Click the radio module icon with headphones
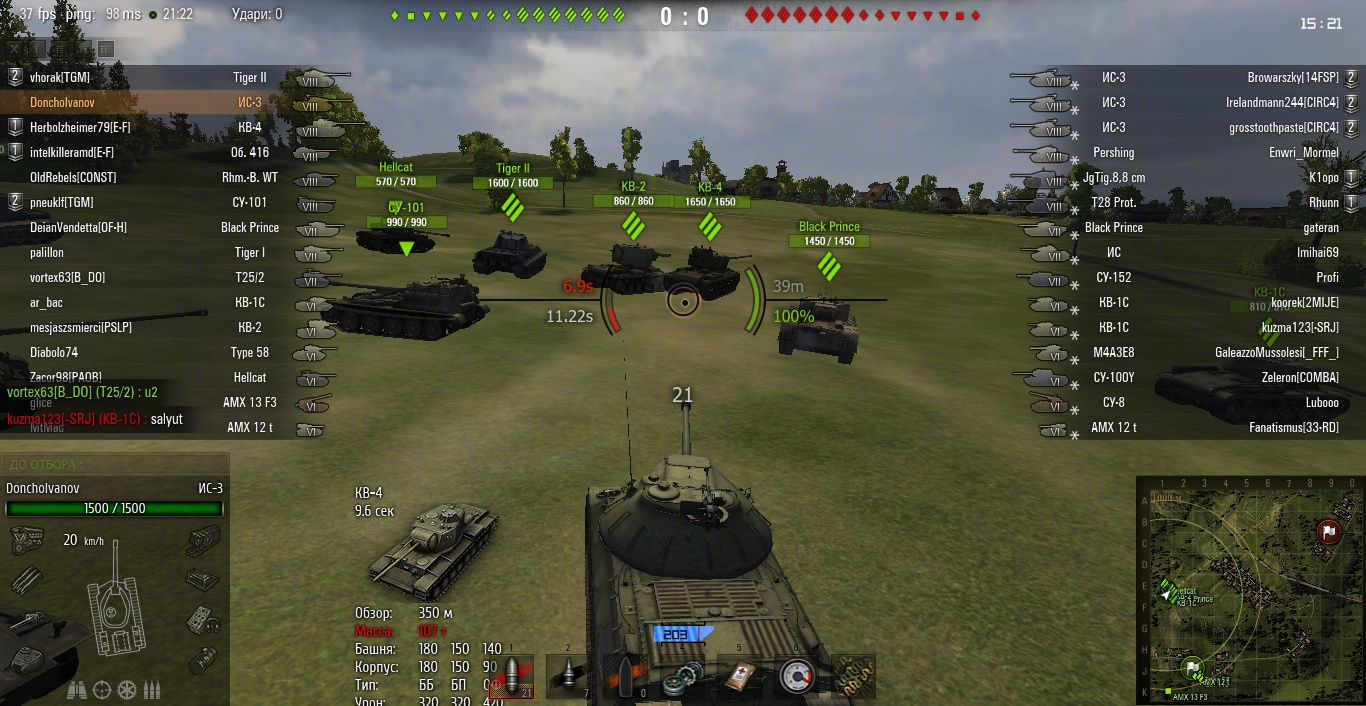This screenshot has width=1366, height=706. pyautogui.click(x=203, y=620)
